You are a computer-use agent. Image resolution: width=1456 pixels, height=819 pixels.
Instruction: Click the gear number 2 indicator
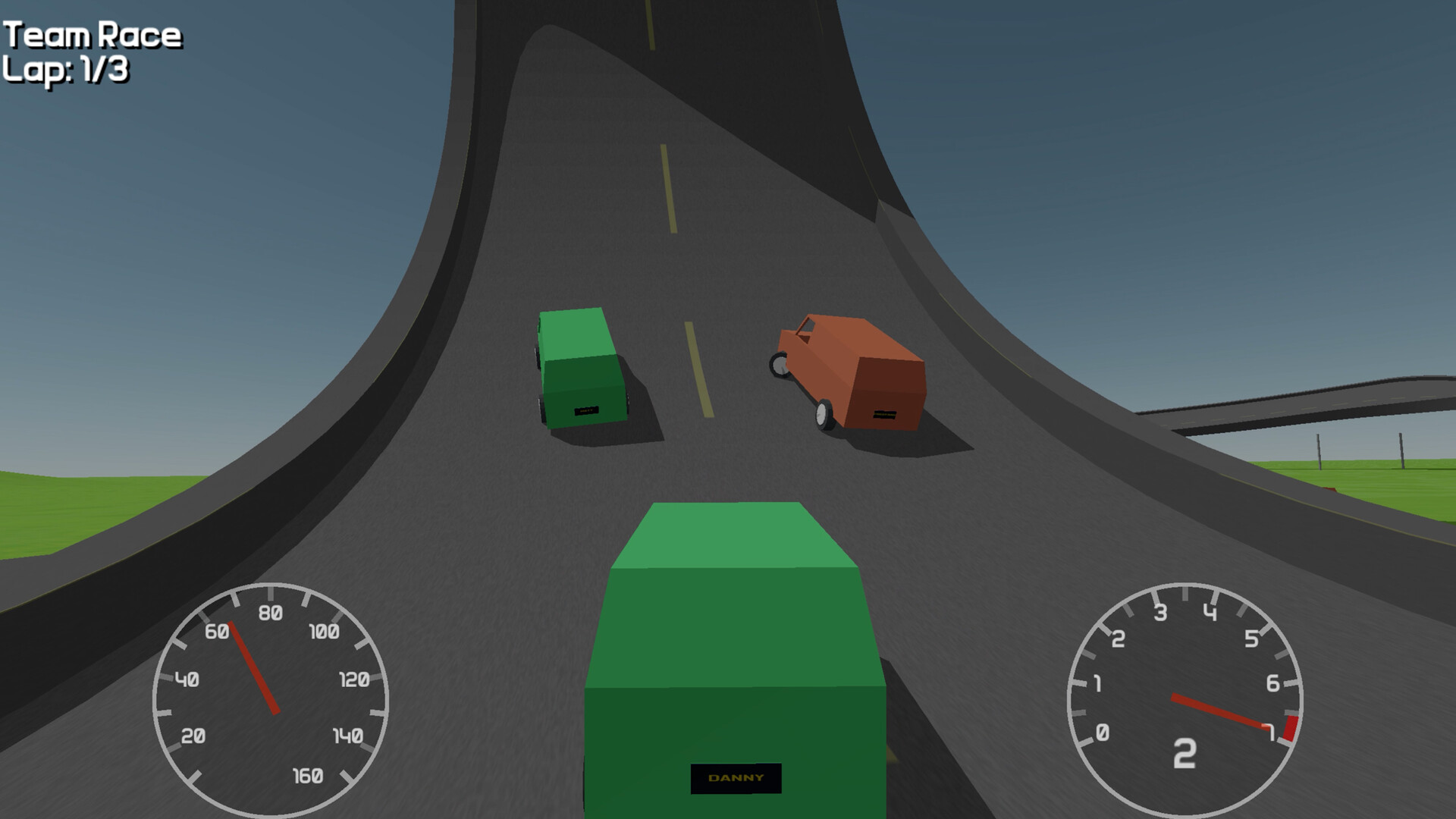pos(1185,754)
